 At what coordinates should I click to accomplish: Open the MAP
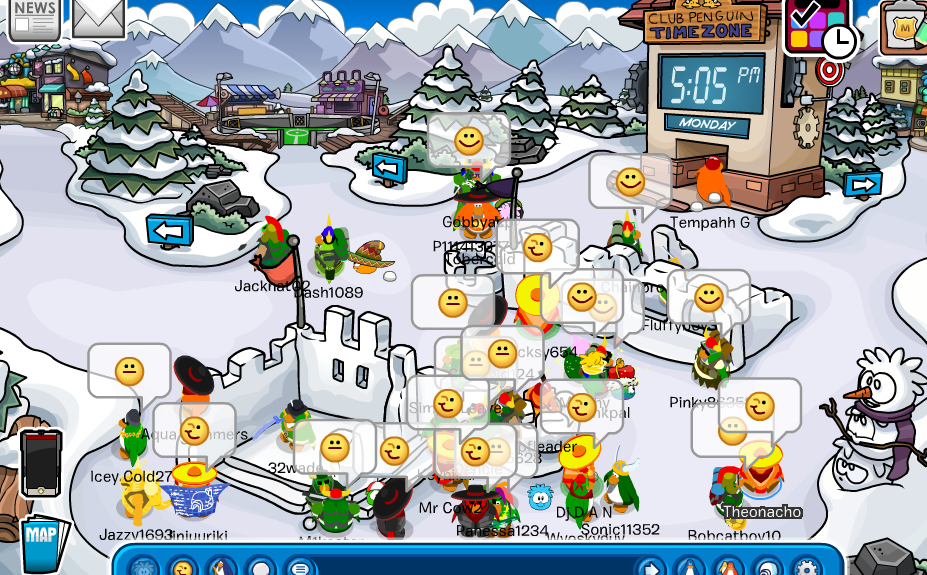coord(41,540)
